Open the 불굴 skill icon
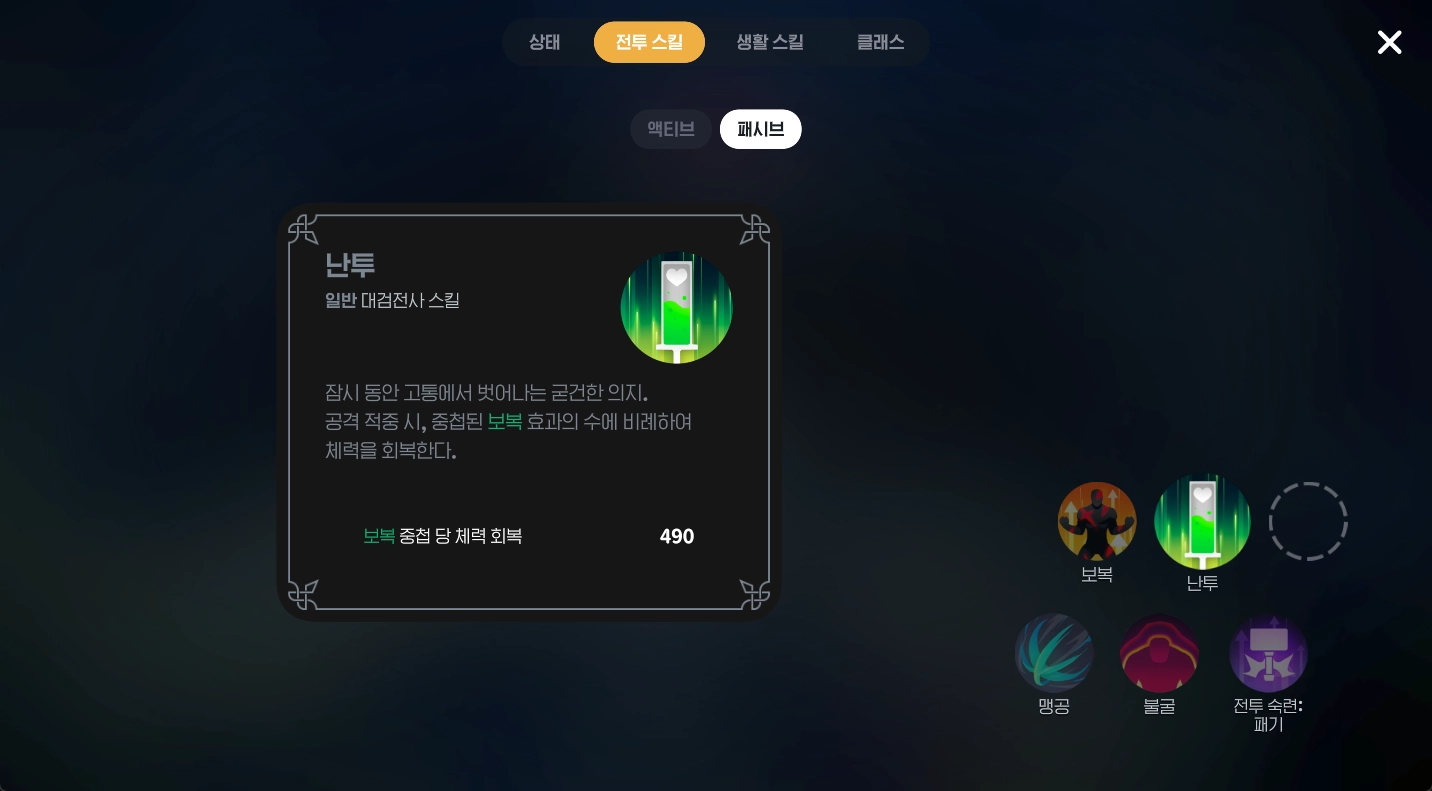The width and height of the screenshot is (1432, 791). 1159,653
